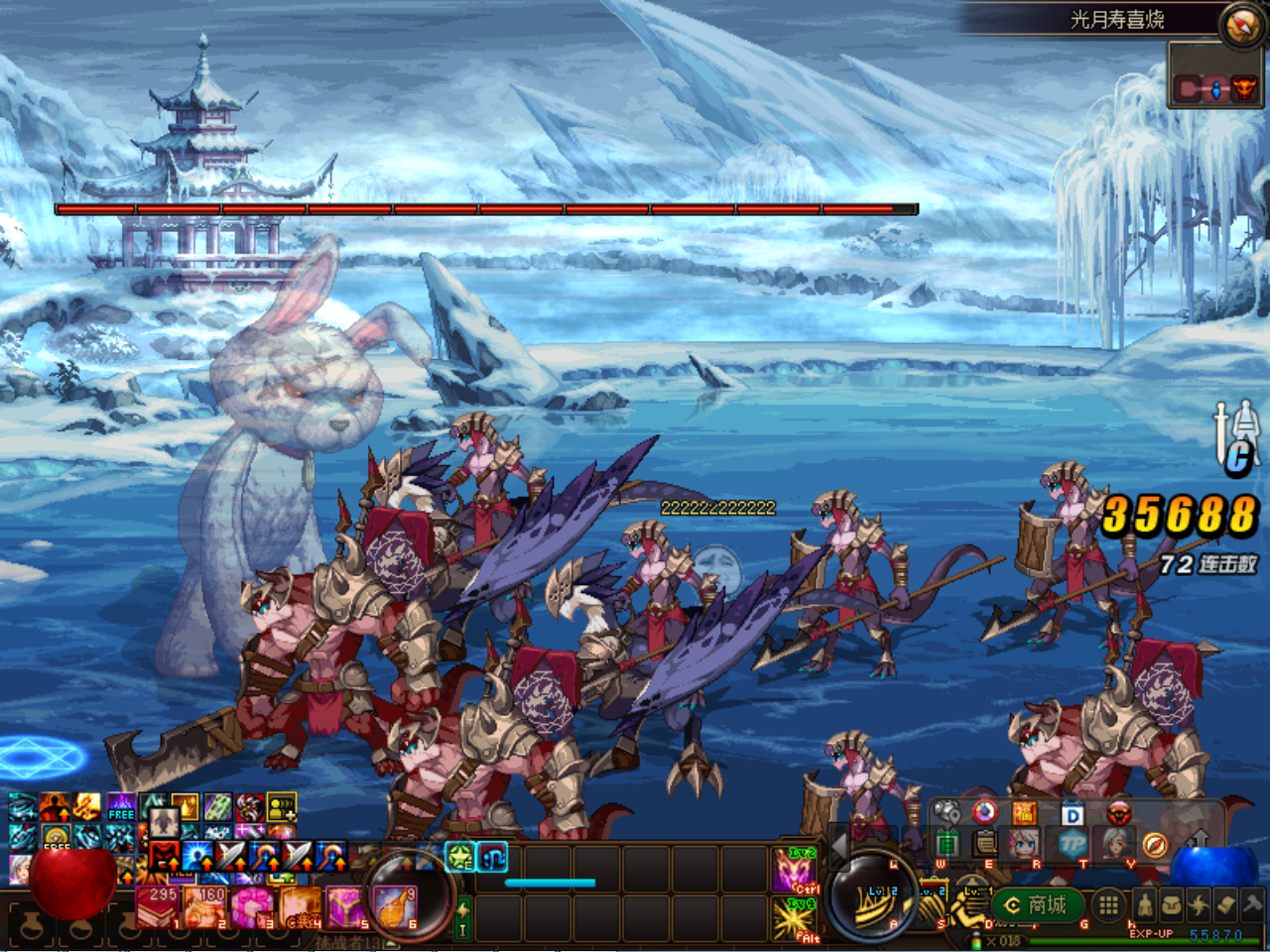This screenshot has width=1270, height=952.
Task: Use the orange potion flask in slot 6
Action: tap(393, 905)
